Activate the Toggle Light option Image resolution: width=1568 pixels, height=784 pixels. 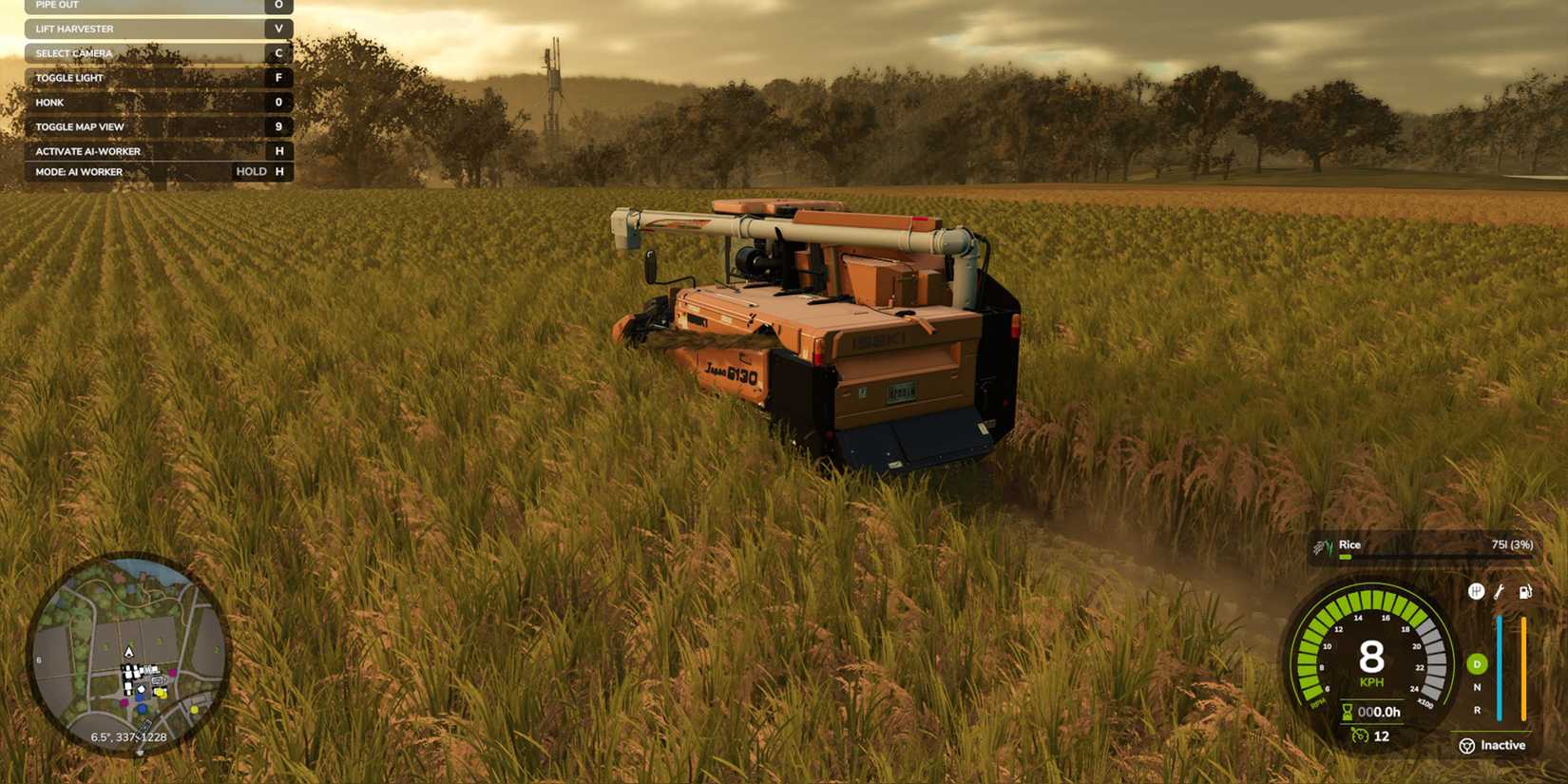[x=159, y=77]
